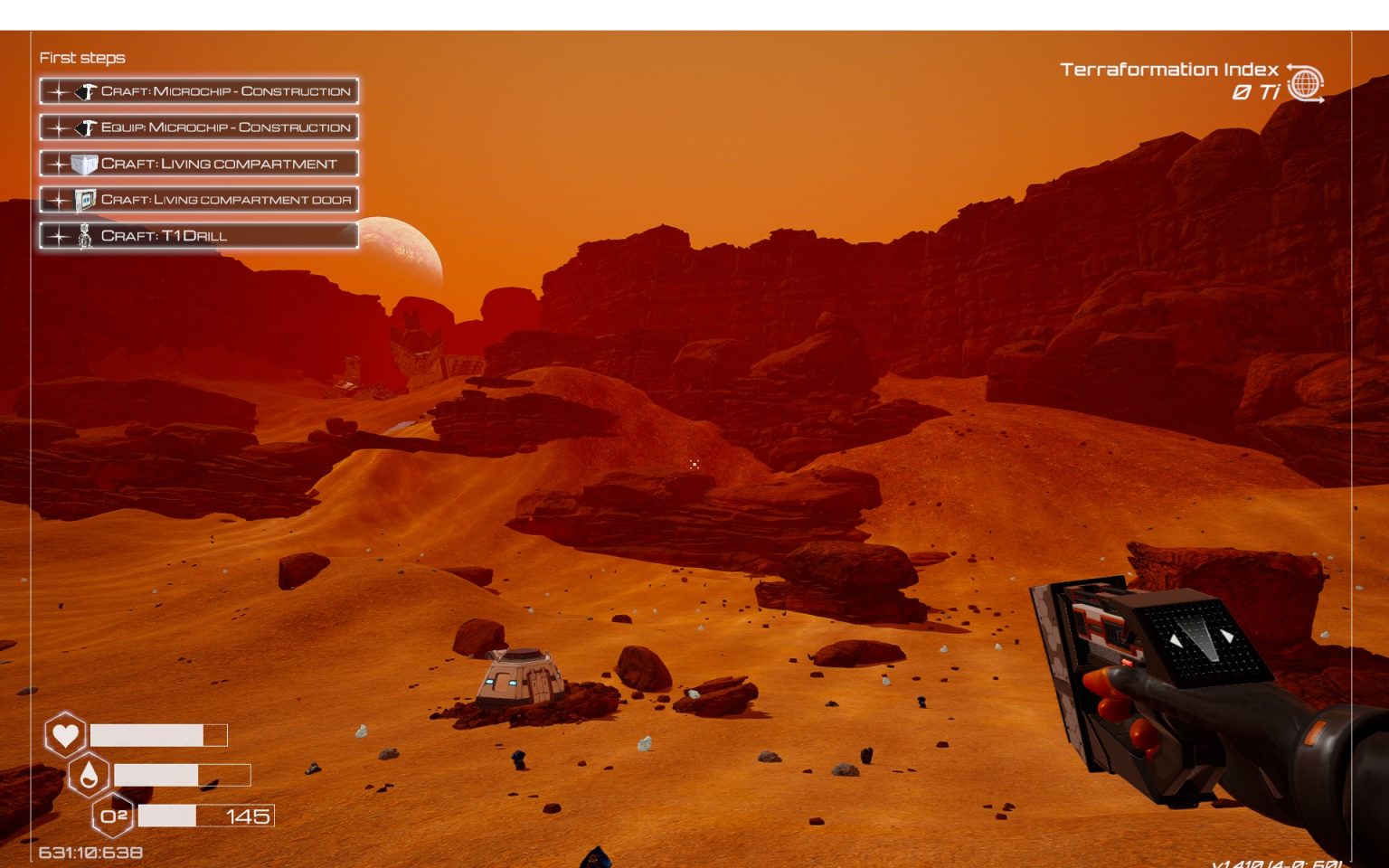This screenshot has height=868, width=1389.
Task: Open the Living compartment cube icon
Action: tap(86, 164)
